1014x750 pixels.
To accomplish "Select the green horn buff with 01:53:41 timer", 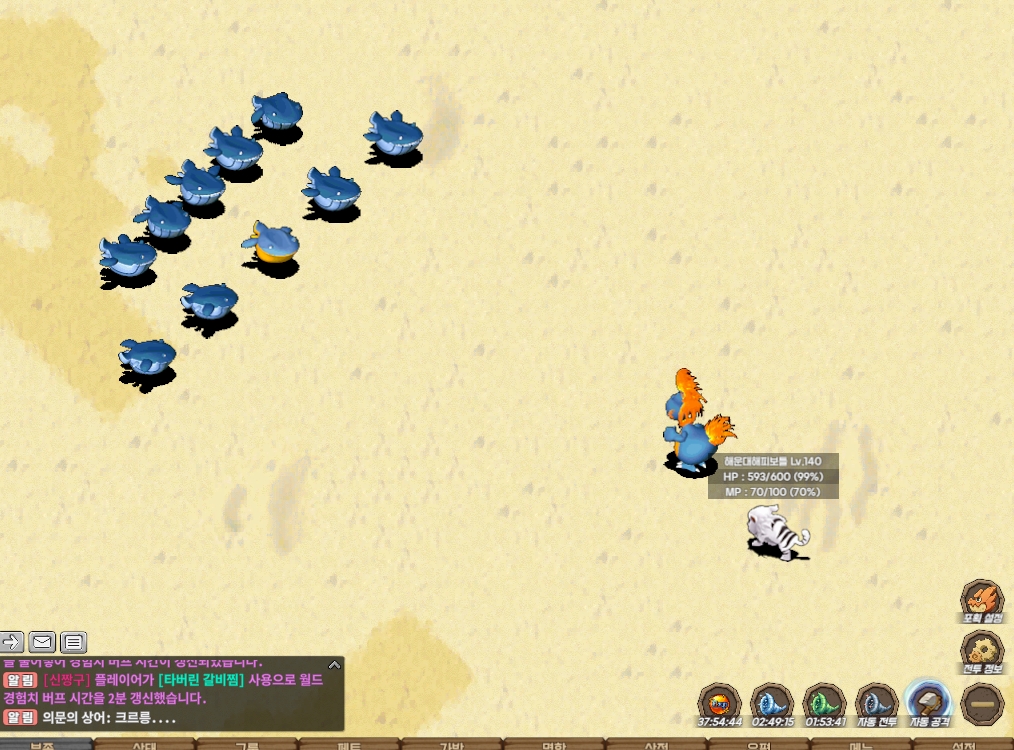I will pos(824,702).
